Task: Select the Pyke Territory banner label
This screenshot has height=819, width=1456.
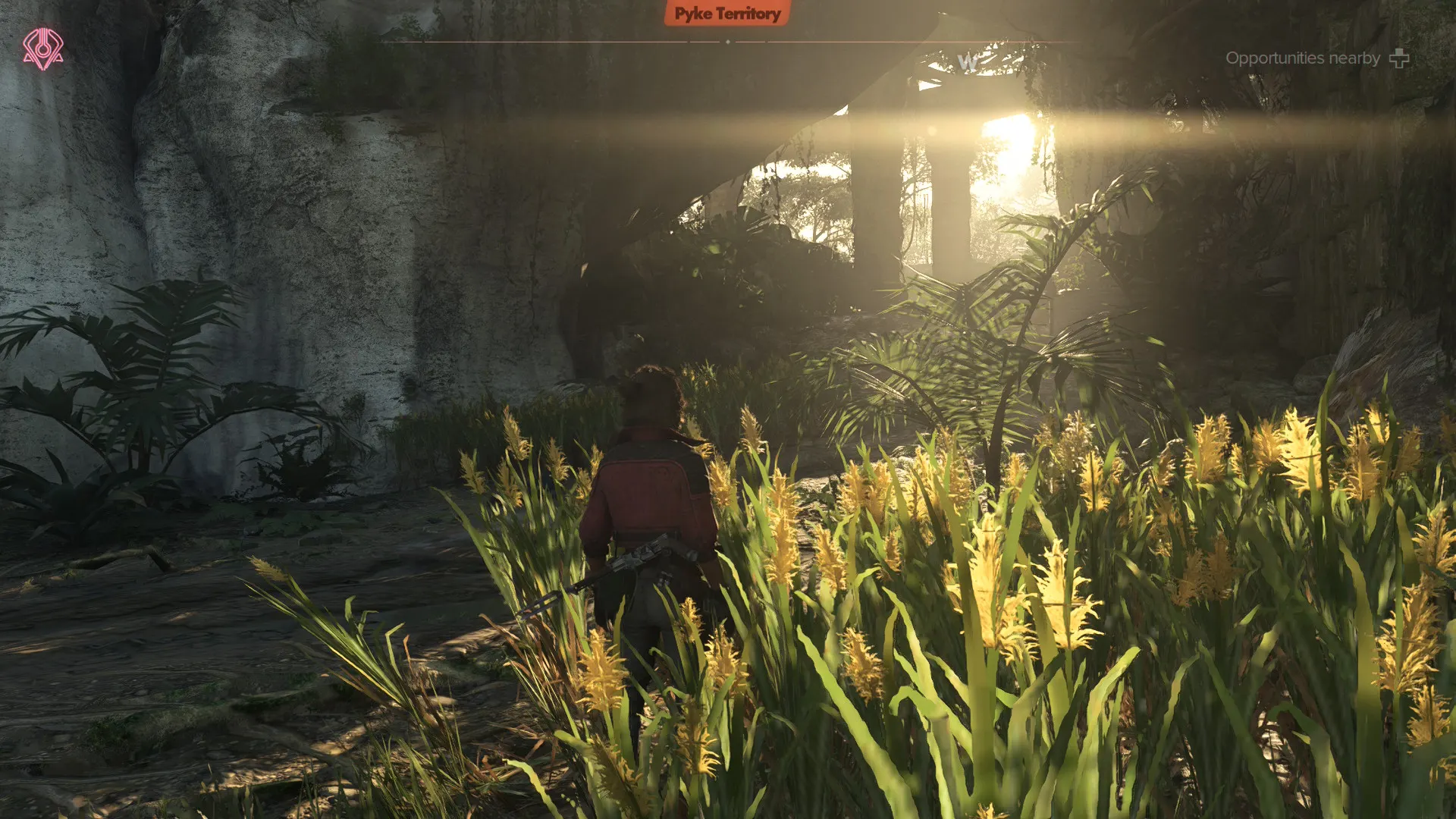Action: [727, 14]
